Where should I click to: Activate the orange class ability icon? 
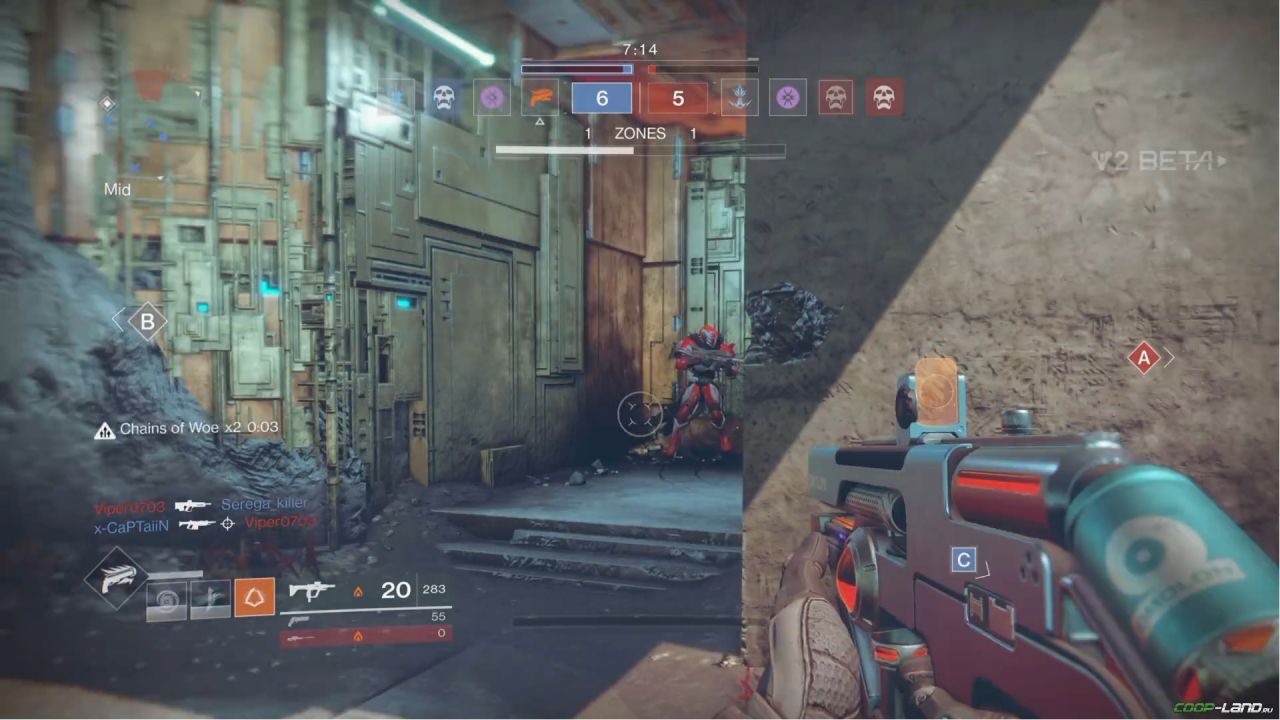[255, 598]
